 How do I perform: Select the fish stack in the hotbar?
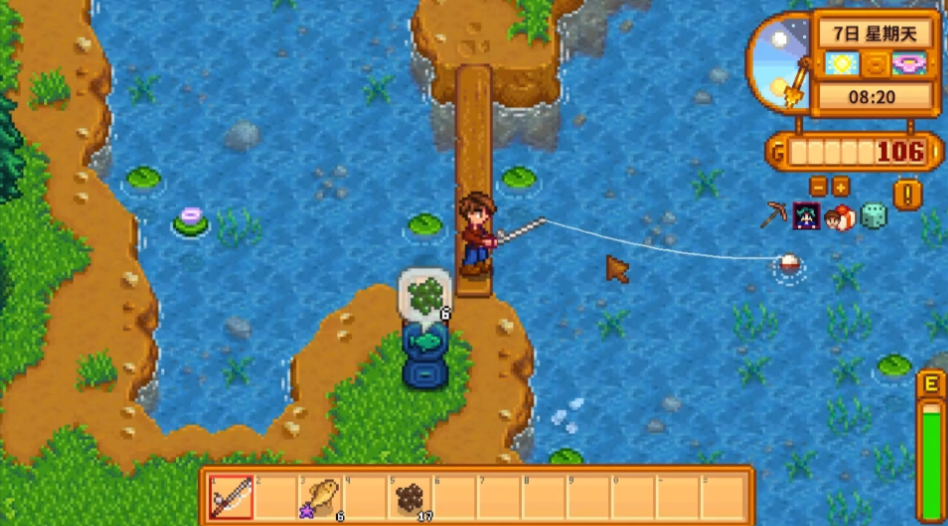(x=321, y=496)
